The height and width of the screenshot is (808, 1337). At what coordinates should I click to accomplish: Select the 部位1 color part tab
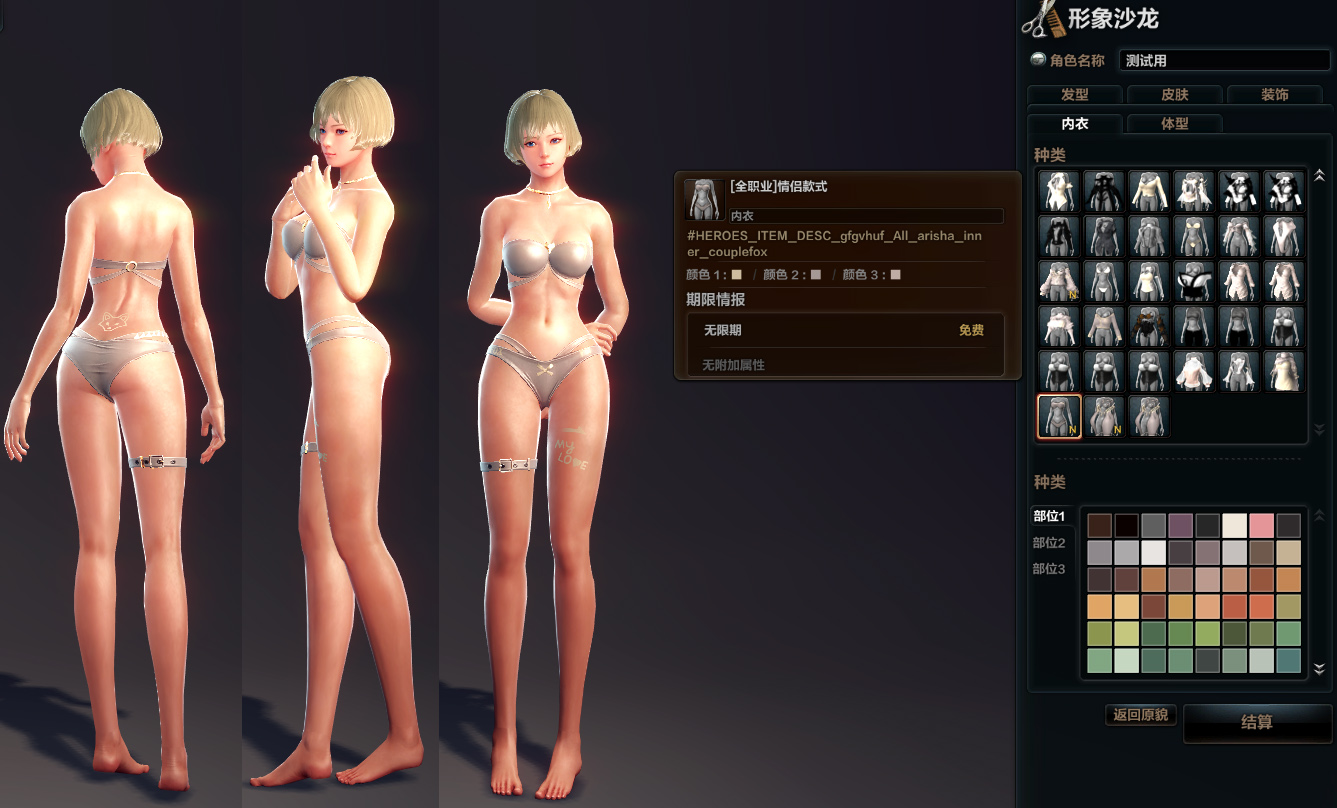coord(1049,517)
